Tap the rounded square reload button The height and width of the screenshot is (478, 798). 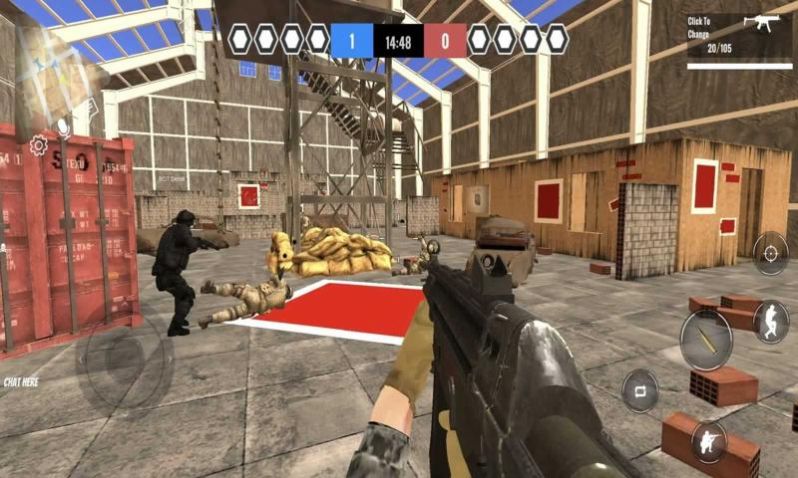pos(640,390)
